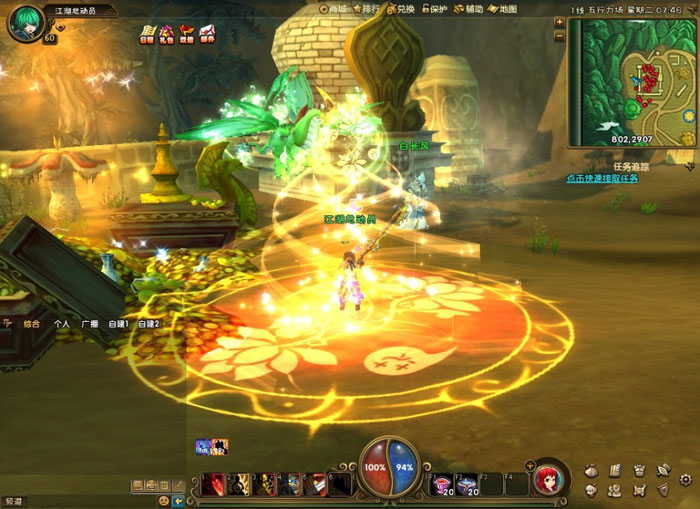Switch to the 综合 chat tab

point(32,324)
